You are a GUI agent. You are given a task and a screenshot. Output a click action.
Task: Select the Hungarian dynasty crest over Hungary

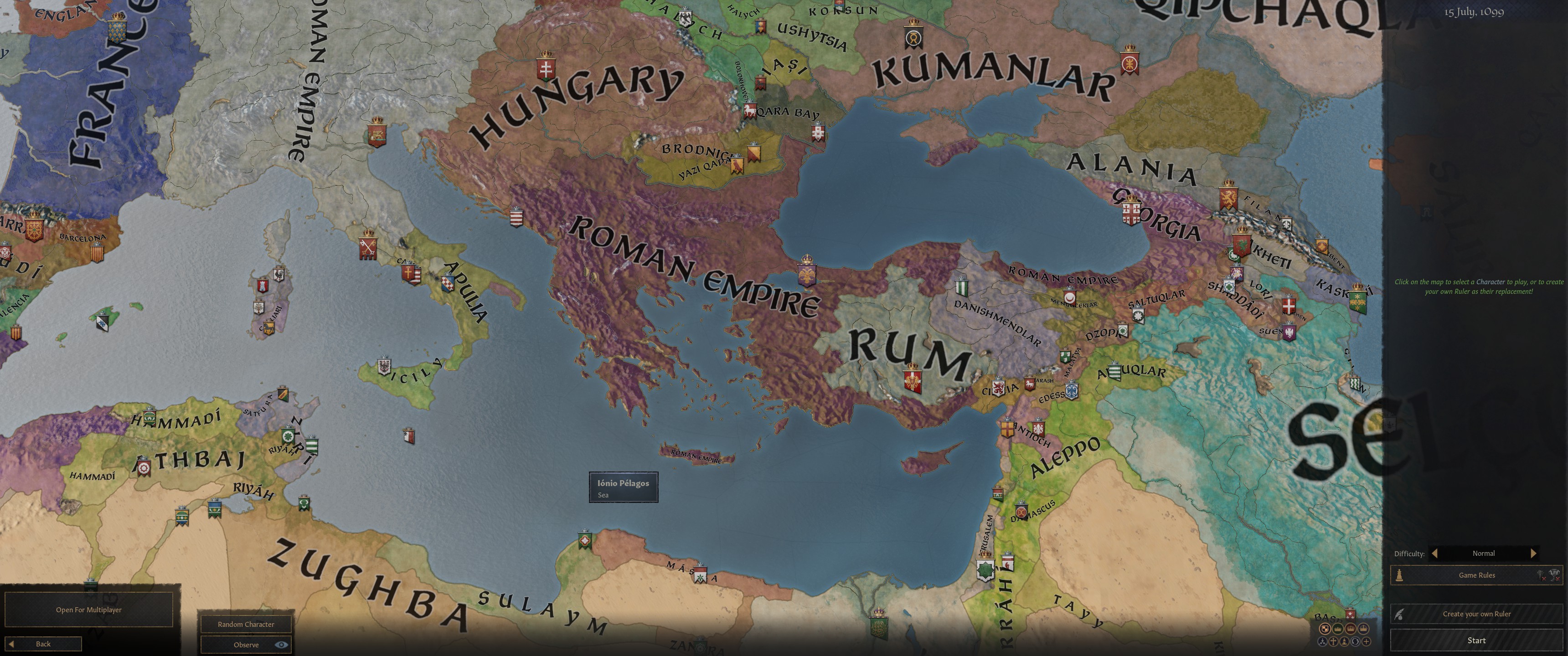[x=546, y=68]
